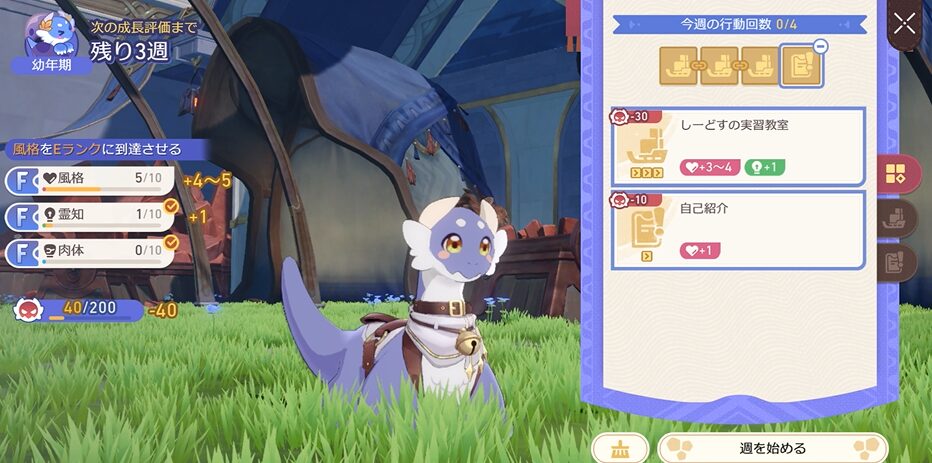Open the 風格 E-rank goal banner
This screenshot has height=463, width=932.
(x=100, y=149)
